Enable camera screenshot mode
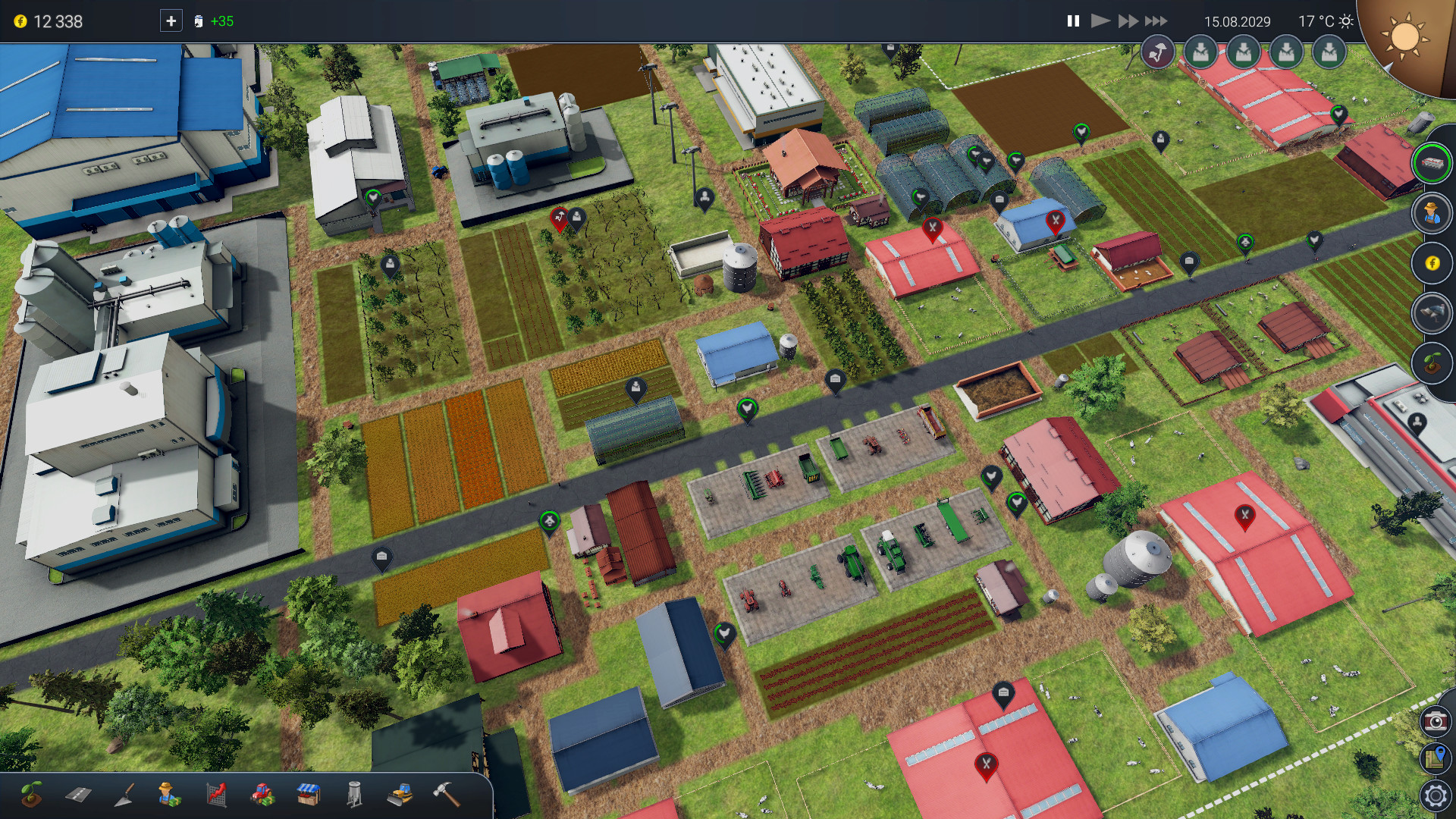1456x819 pixels. pos(1435,723)
